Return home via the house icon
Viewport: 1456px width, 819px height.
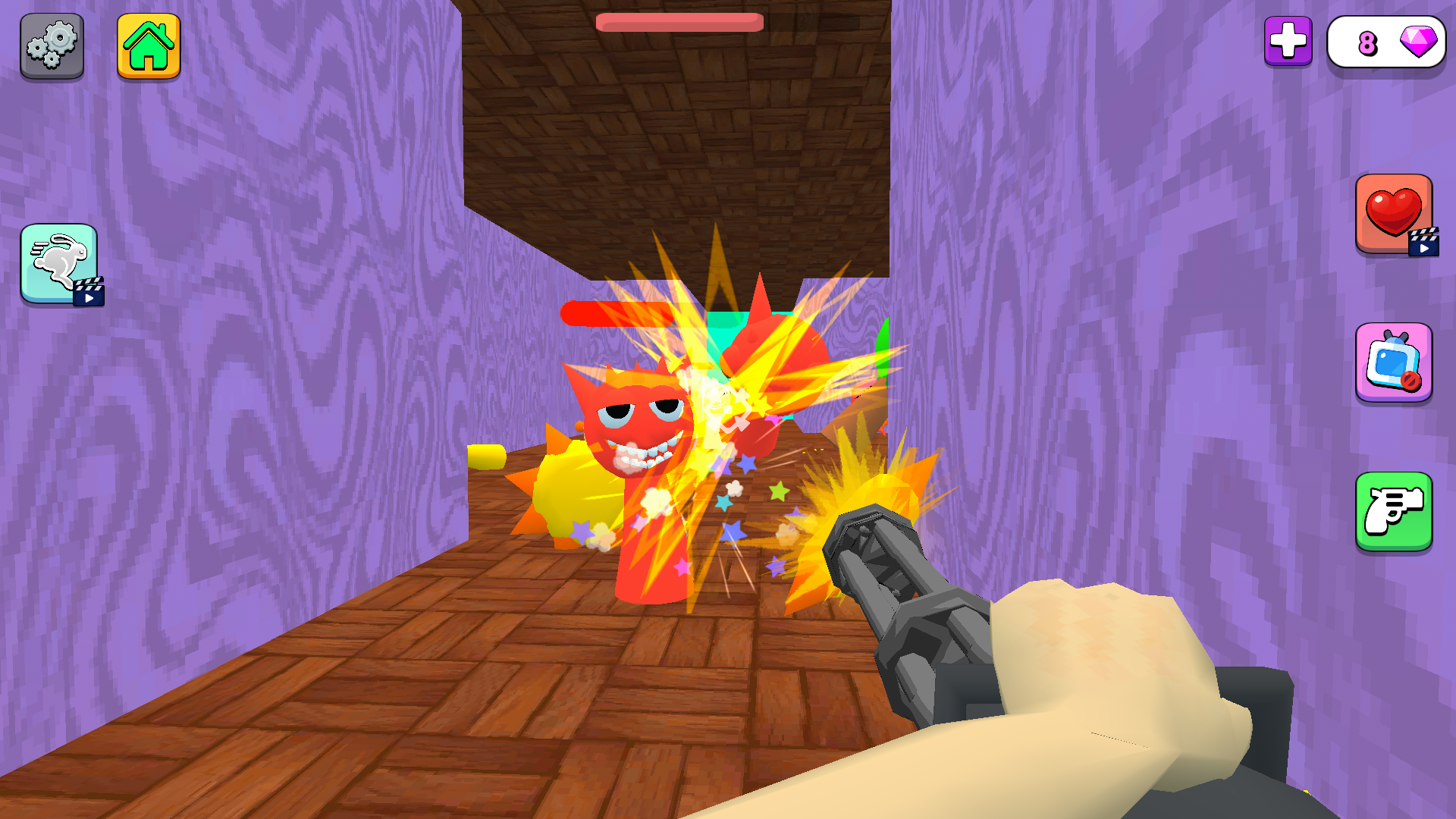149,45
